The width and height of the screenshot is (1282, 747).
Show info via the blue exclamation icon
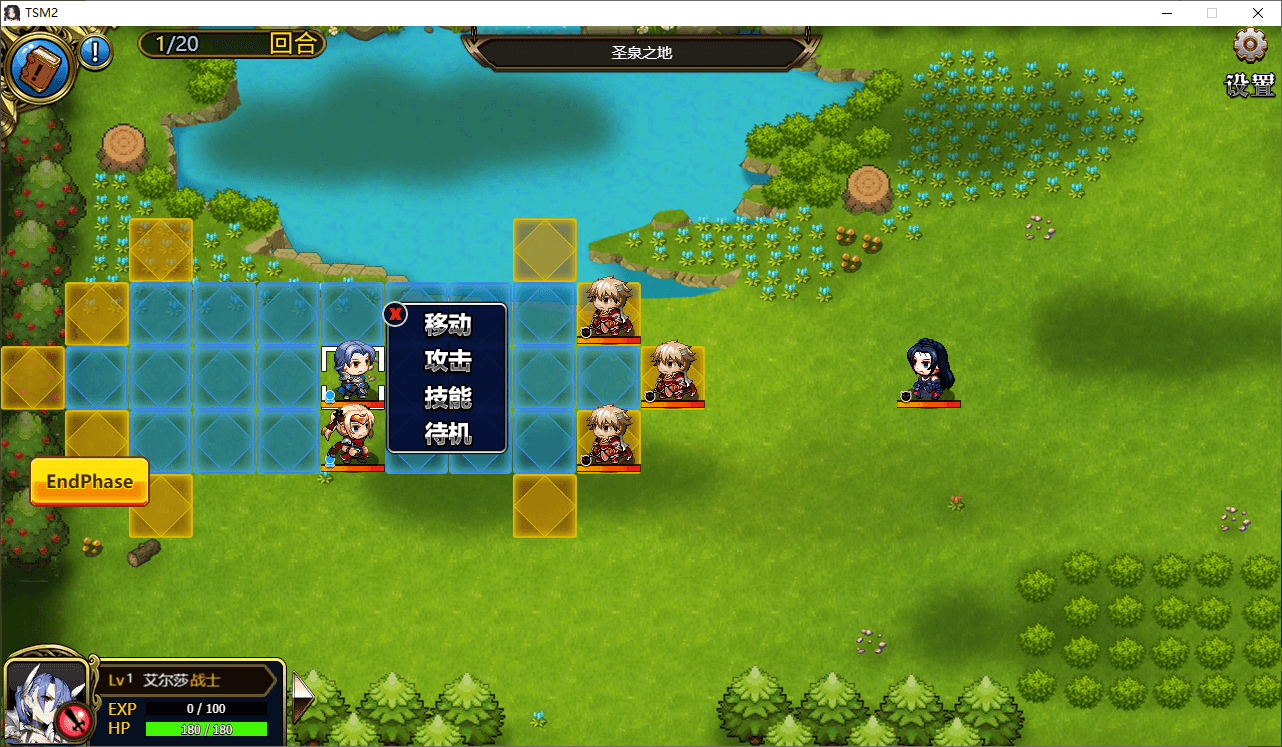96,51
